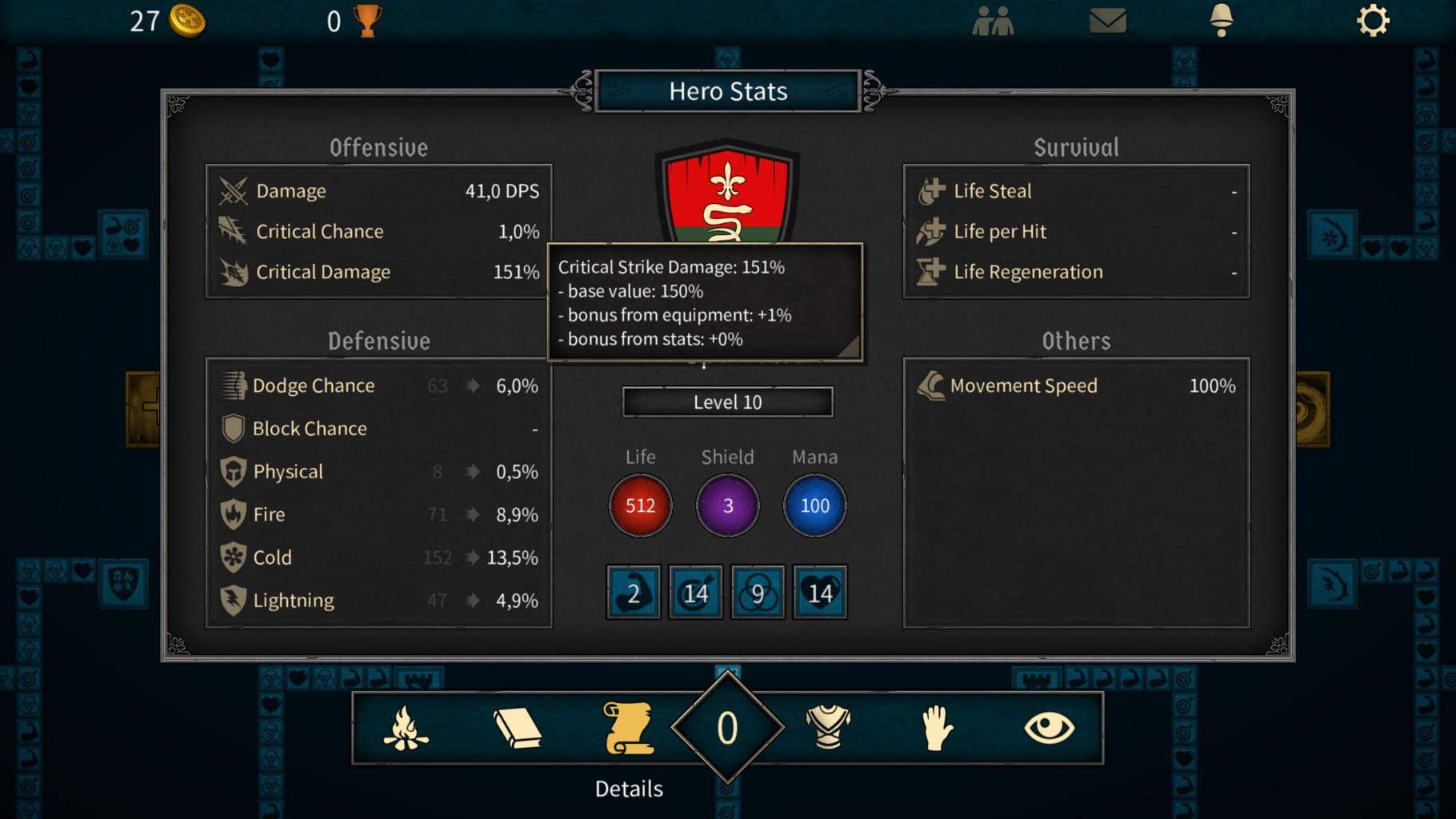The image size is (1456, 819).
Task: Click the red Life orb showing 512
Action: point(638,505)
